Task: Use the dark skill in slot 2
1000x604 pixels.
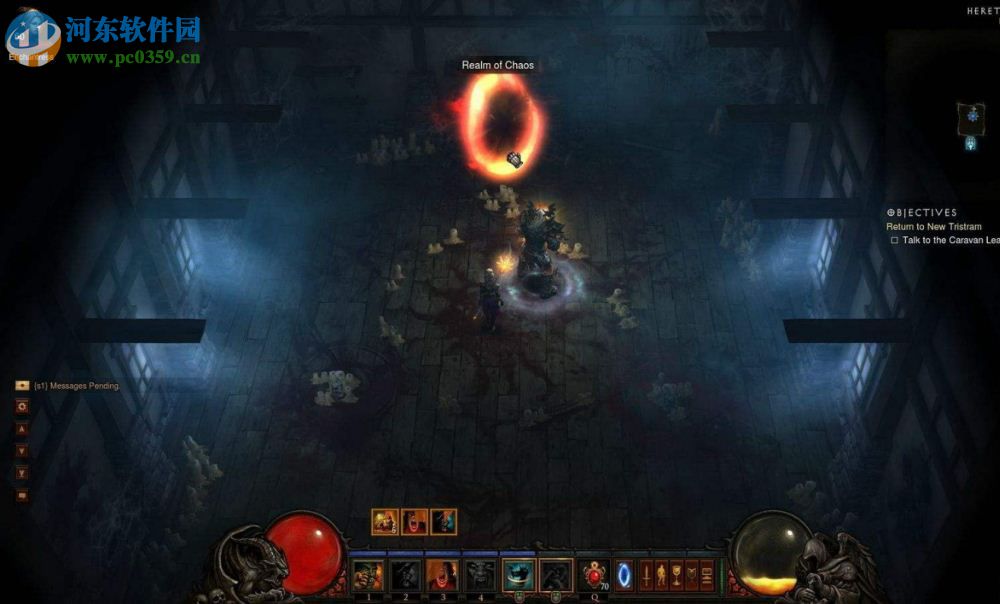Action: [x=404, y=575]
